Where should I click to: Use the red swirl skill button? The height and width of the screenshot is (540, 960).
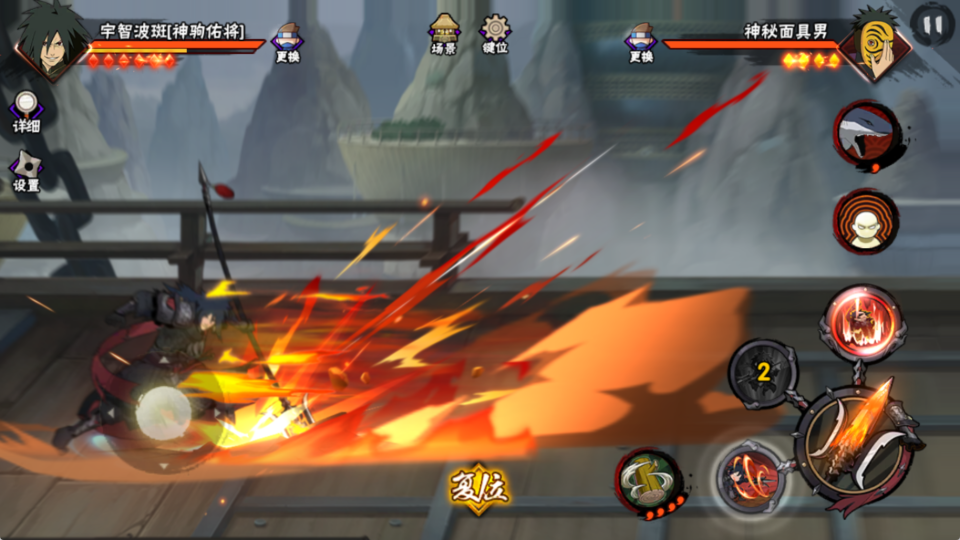pyautogui.click(x=749, y=473)
